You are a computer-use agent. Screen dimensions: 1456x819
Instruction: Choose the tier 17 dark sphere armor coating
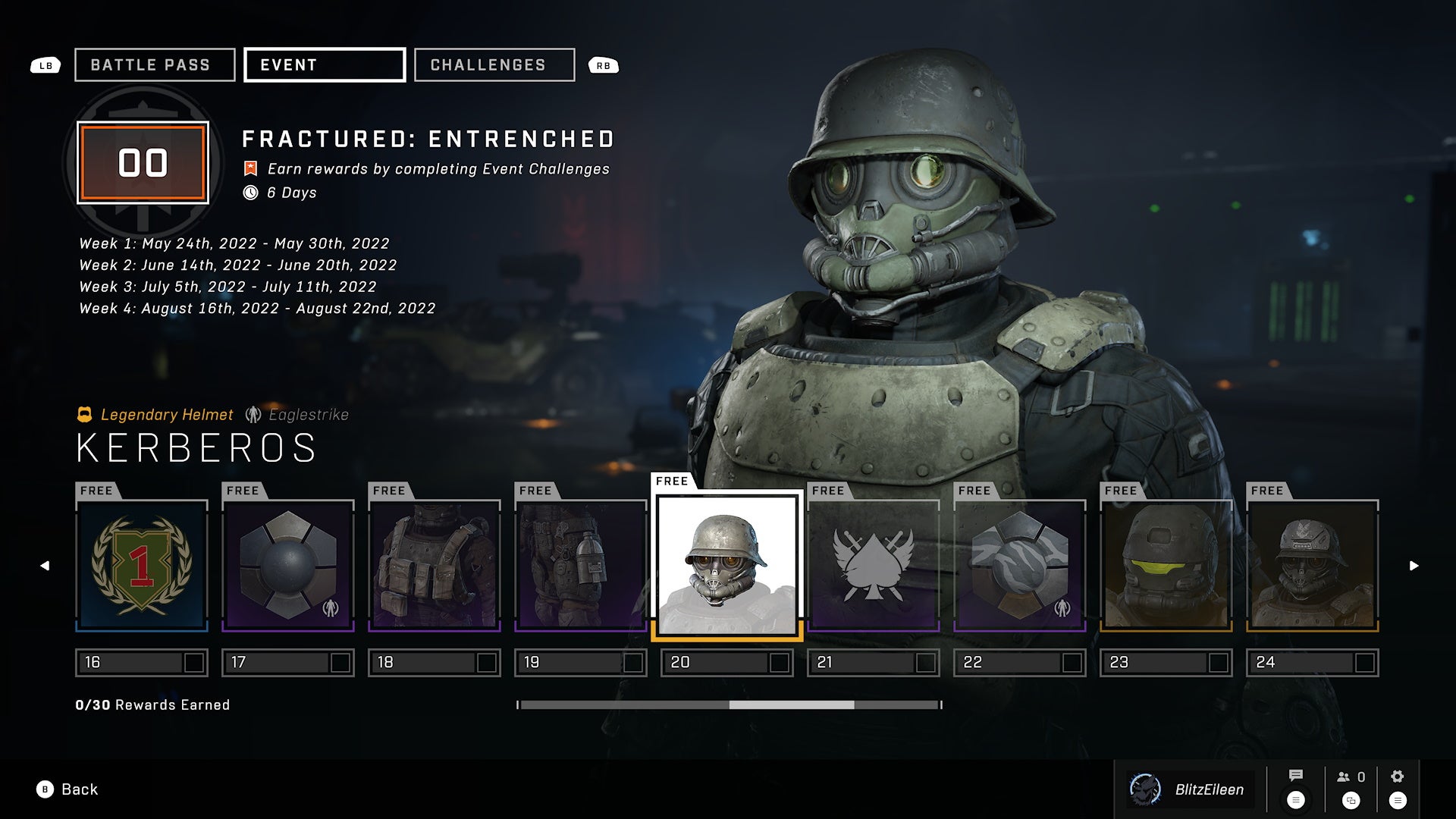pyautogui.click(x=288, y=565)
